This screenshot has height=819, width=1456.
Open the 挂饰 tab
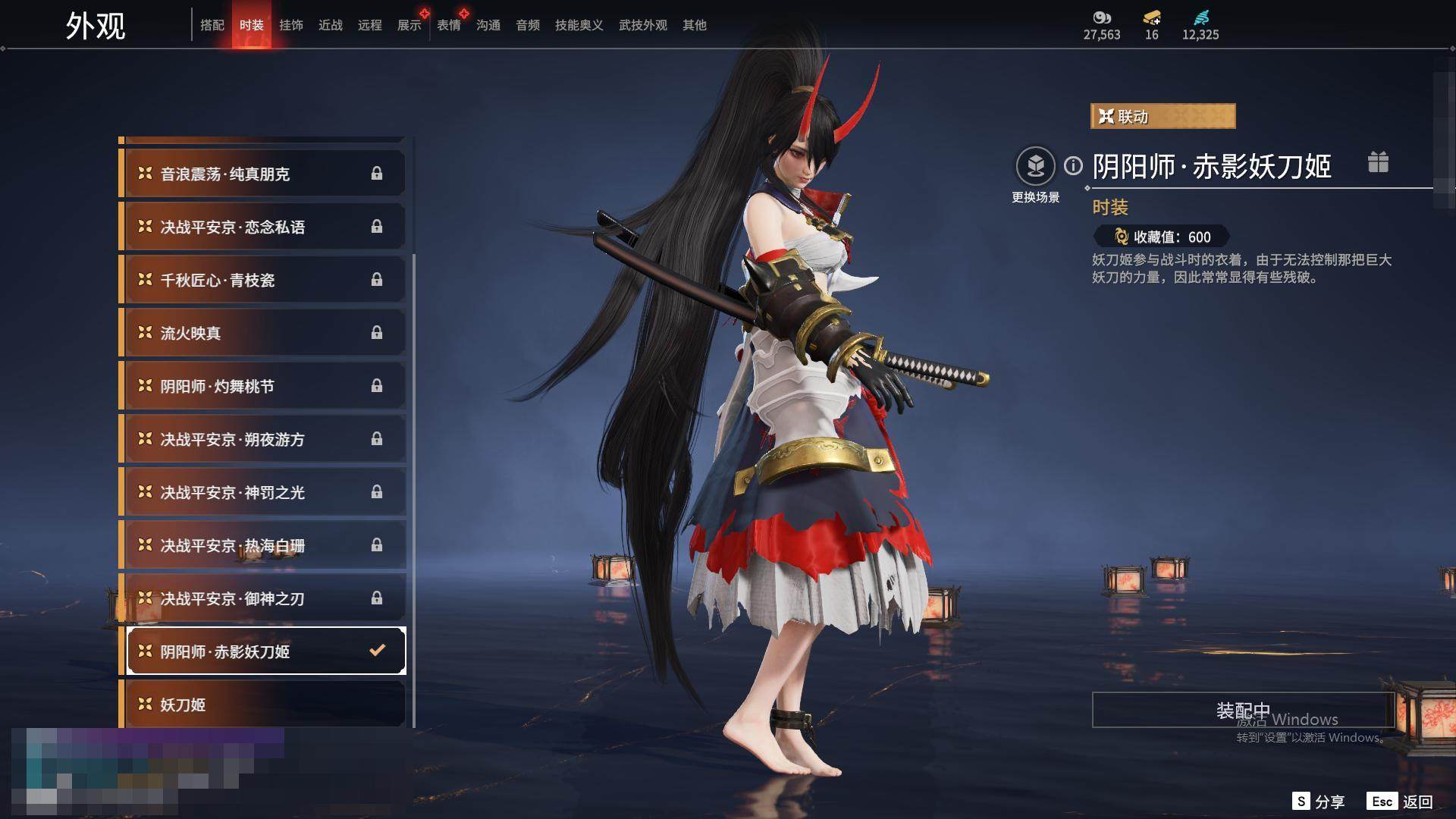(291, 25)
